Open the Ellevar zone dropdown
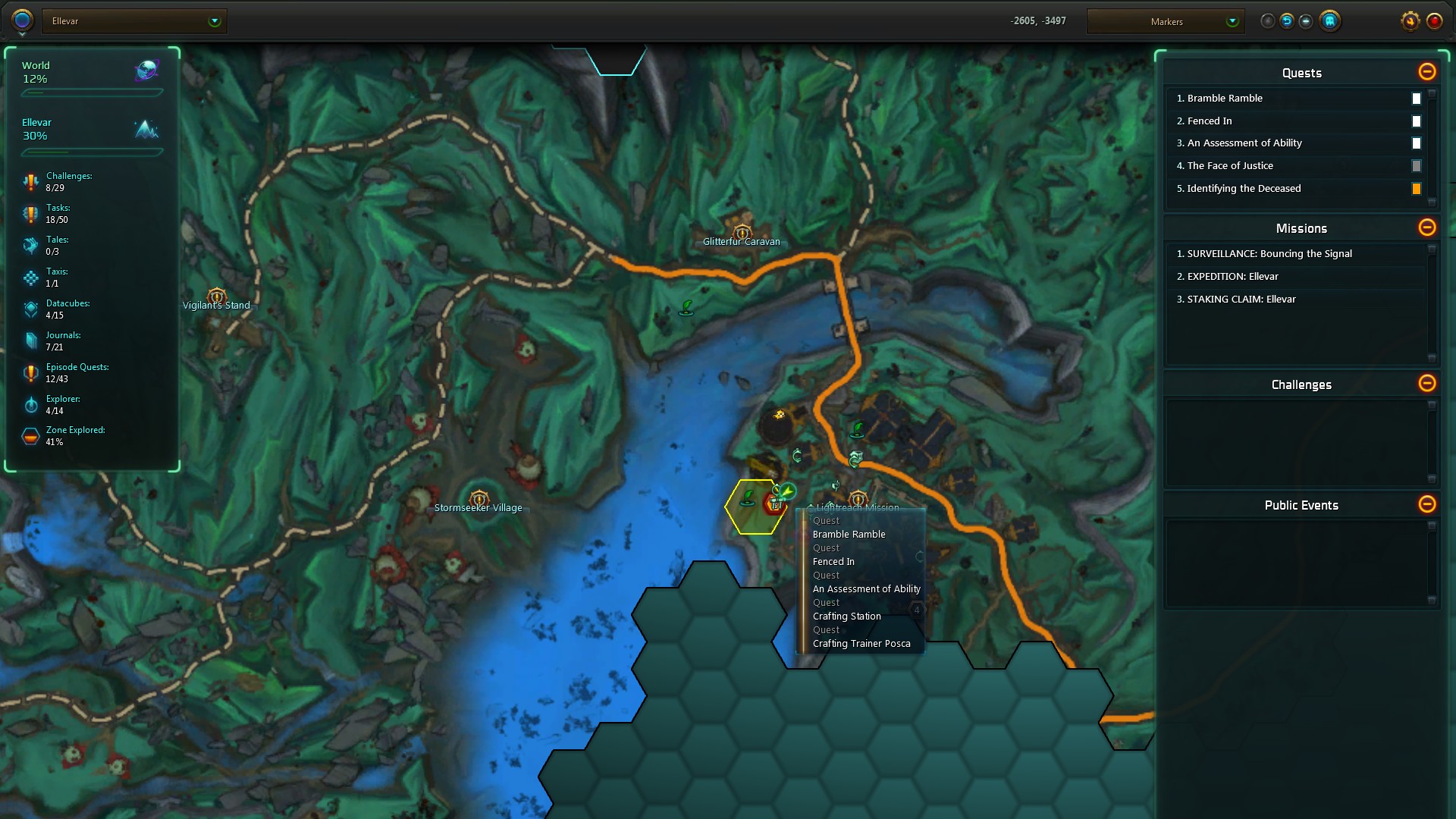Viewport: 1456px width, 819px height. [x=215, y=21]
